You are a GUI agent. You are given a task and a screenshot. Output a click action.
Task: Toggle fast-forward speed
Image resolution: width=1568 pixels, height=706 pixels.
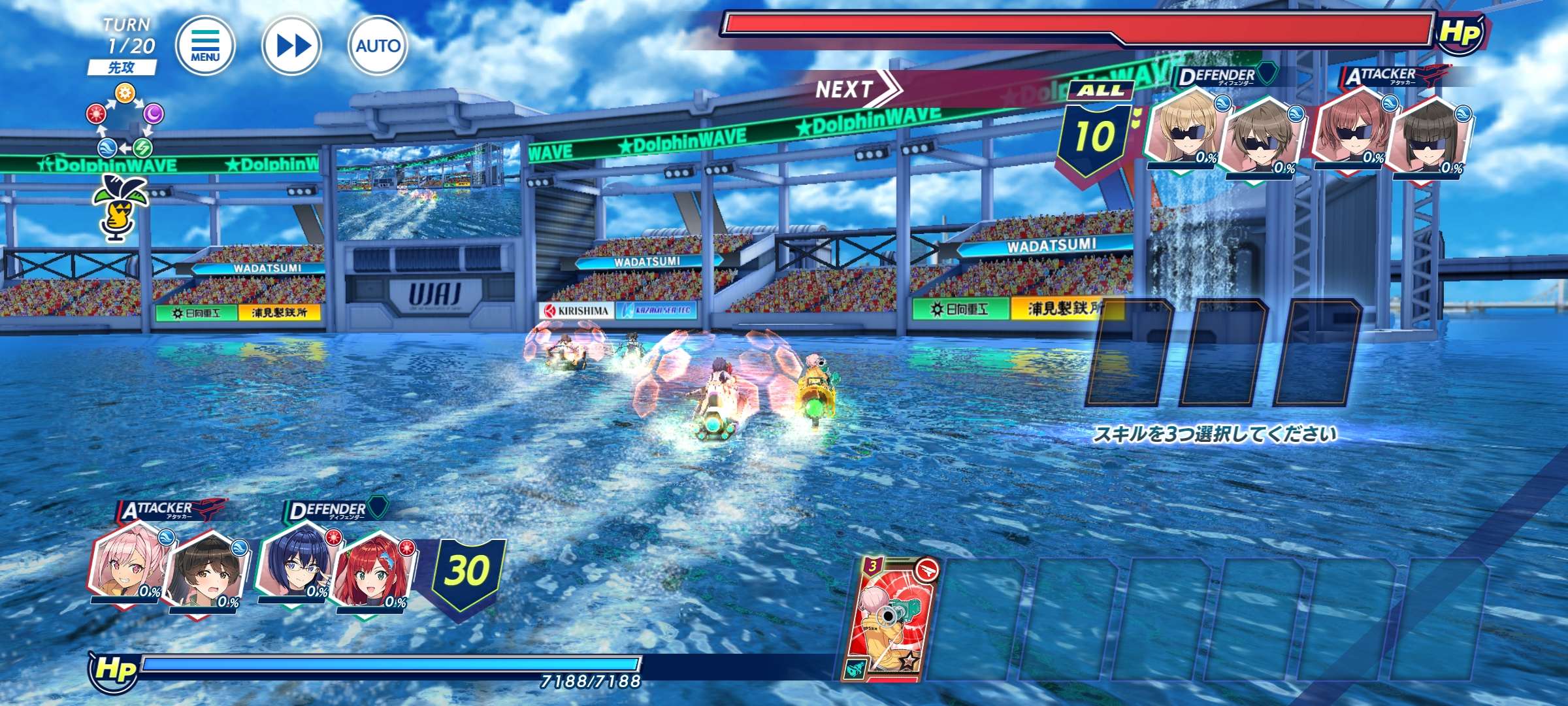291,45
